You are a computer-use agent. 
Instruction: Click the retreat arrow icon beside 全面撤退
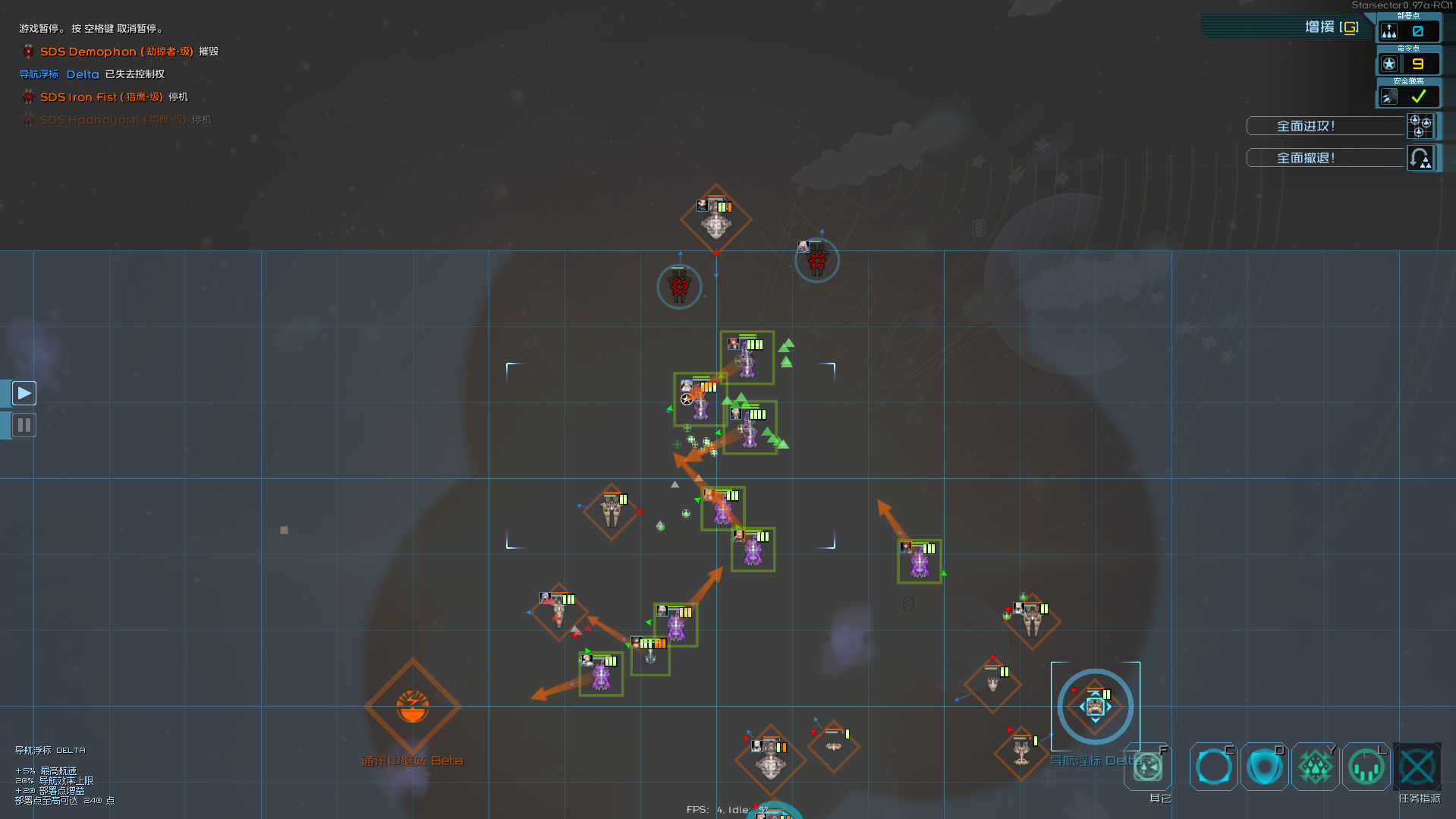tap(1420, 158)
